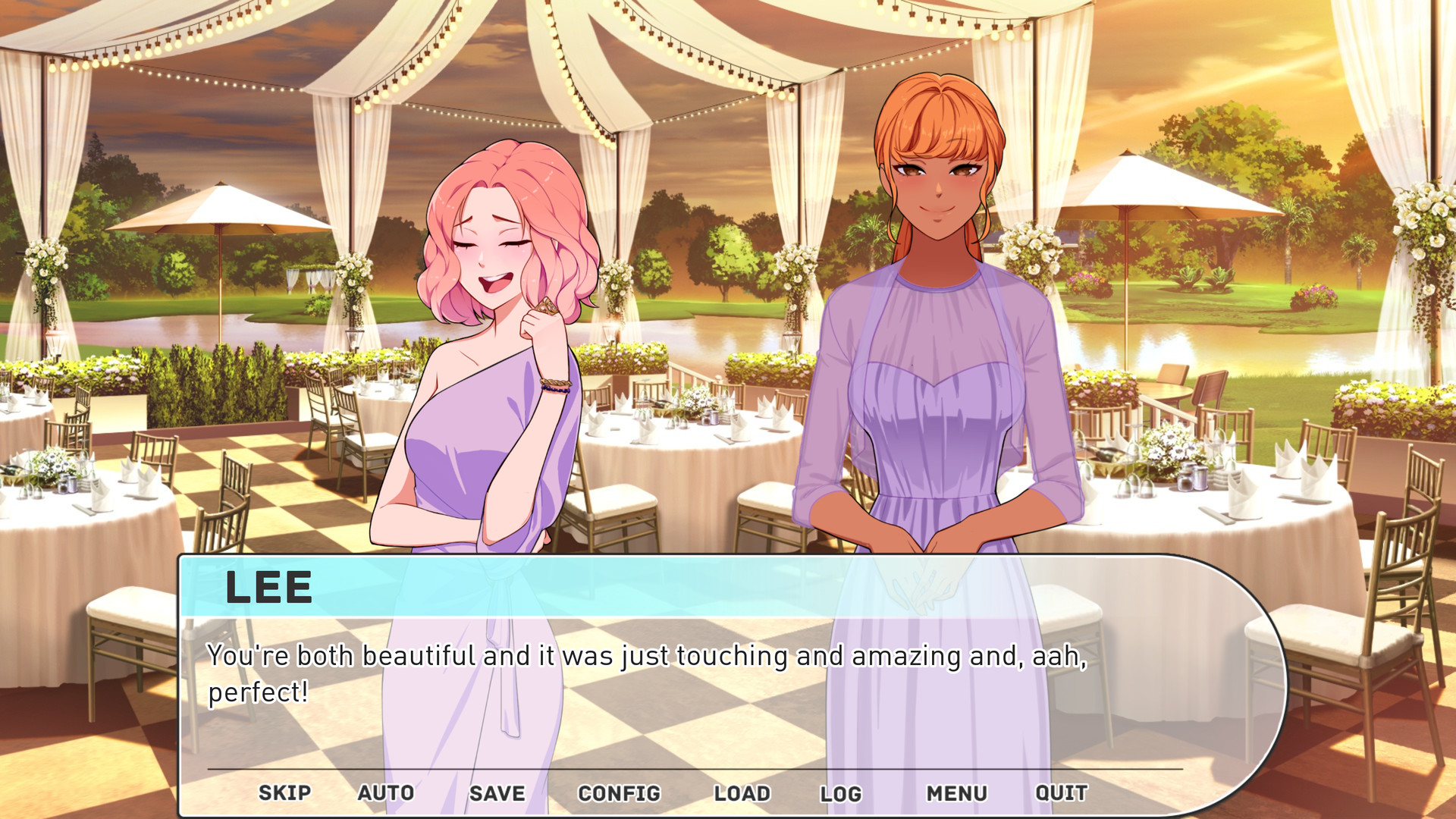Click the Log entry between Load and Menu
Screen dimensions: 1456x819
point(842,793)
